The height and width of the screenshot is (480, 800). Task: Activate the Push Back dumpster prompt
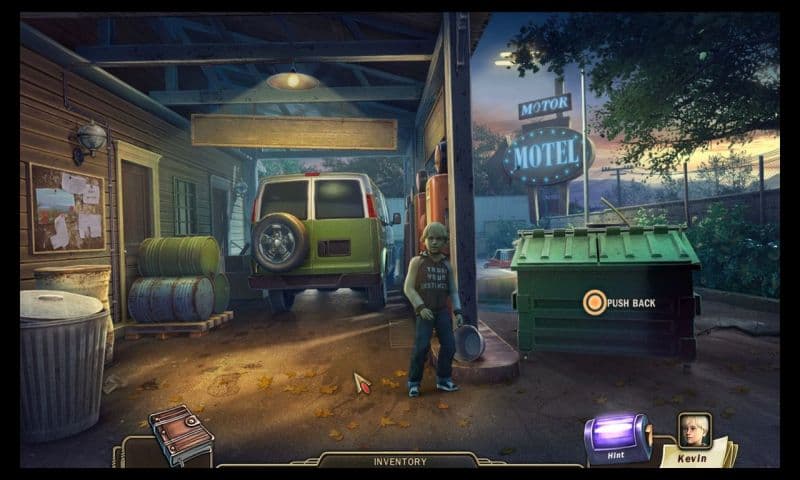595,302
